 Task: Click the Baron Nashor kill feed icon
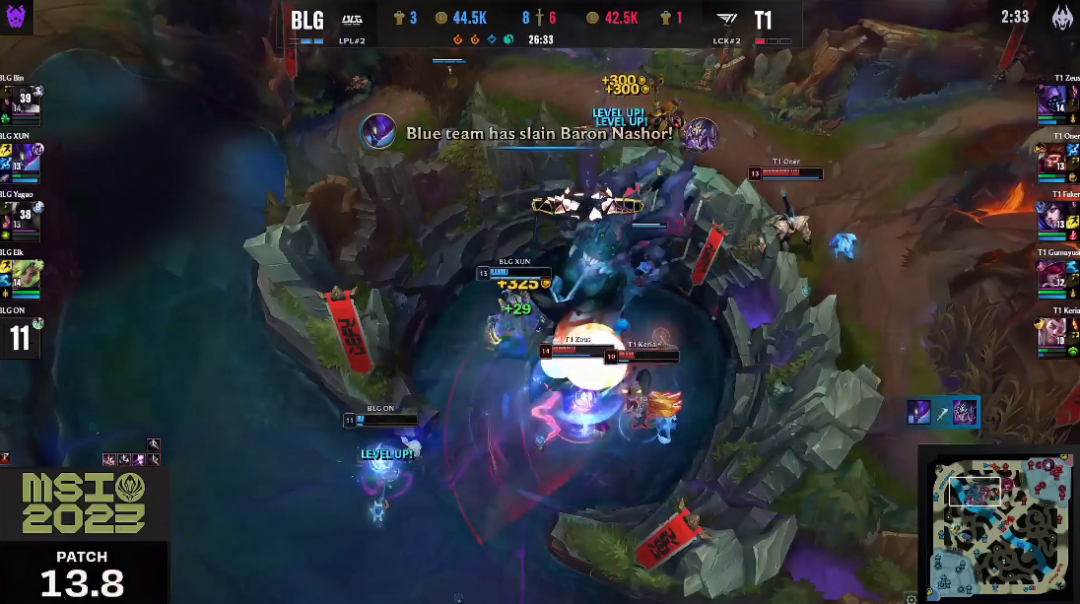tap(378, 132)
